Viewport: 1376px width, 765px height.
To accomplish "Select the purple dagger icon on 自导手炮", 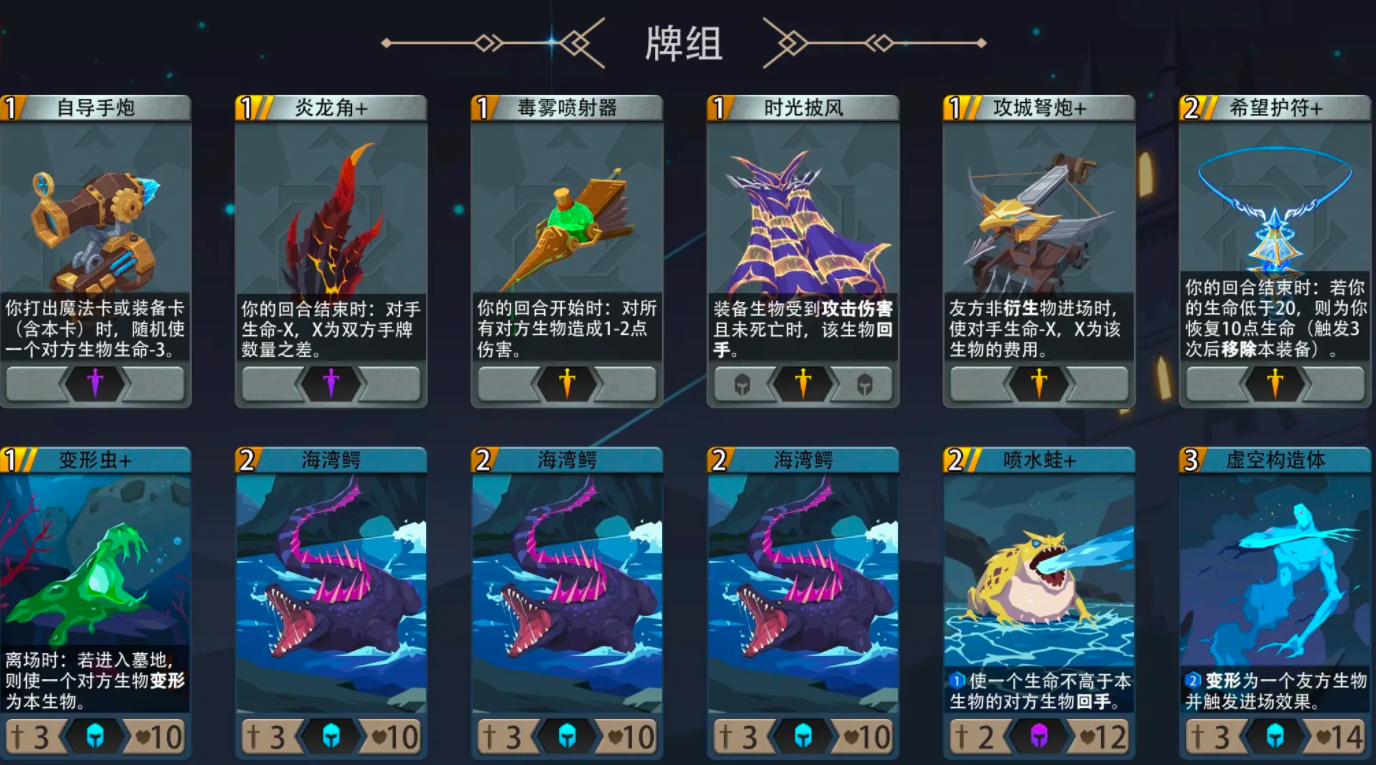I will point(95,384).
